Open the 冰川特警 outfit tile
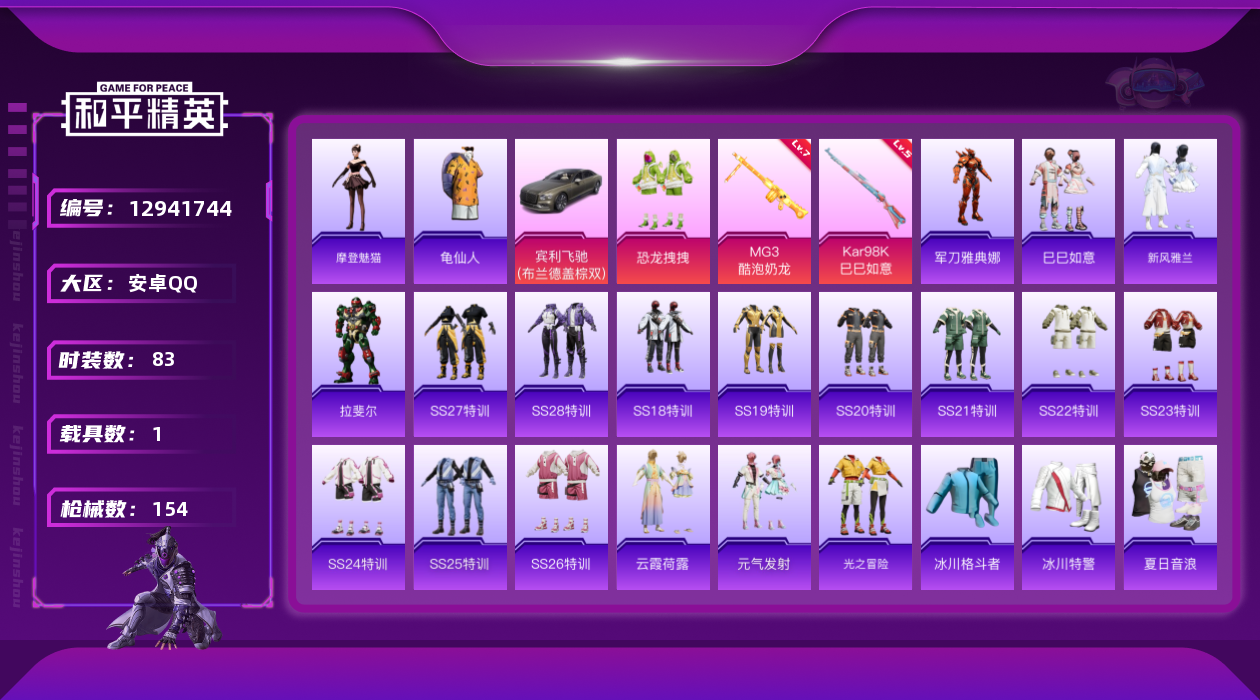Image resolution: width=1260 pixels, height=700 pixels. (1068, 516)
